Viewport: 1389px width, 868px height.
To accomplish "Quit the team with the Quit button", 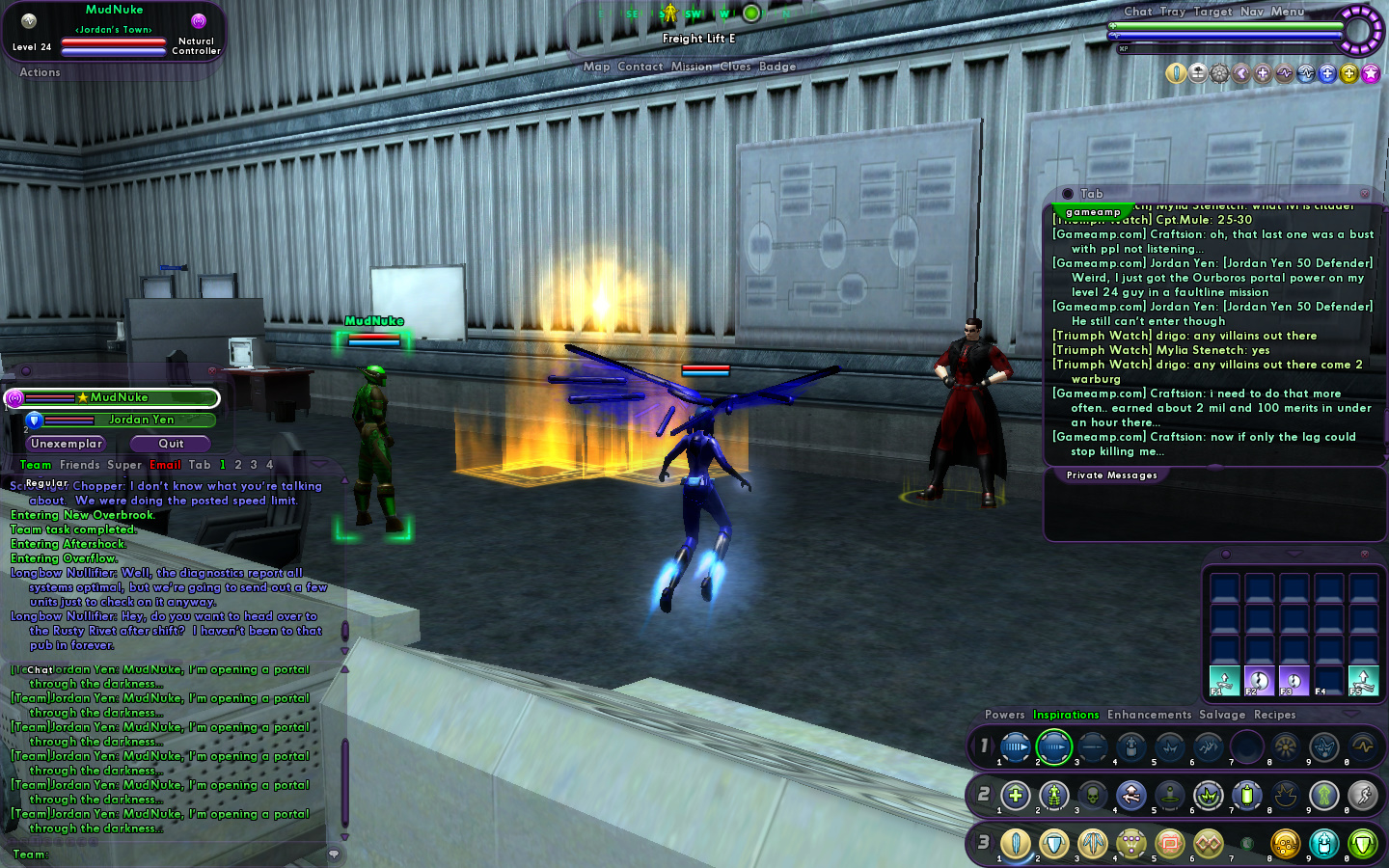I will coord(171,444).
